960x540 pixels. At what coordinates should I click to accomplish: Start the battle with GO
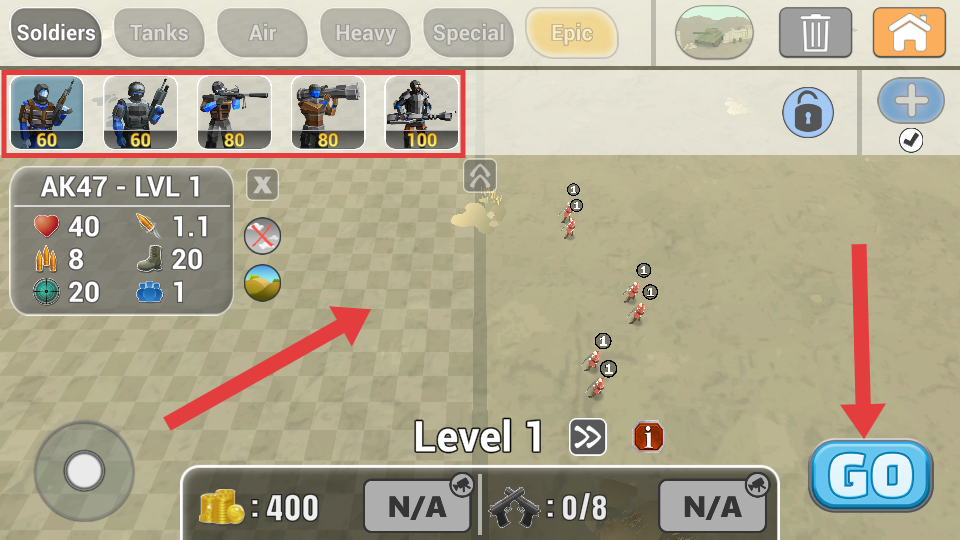(871, 475)
